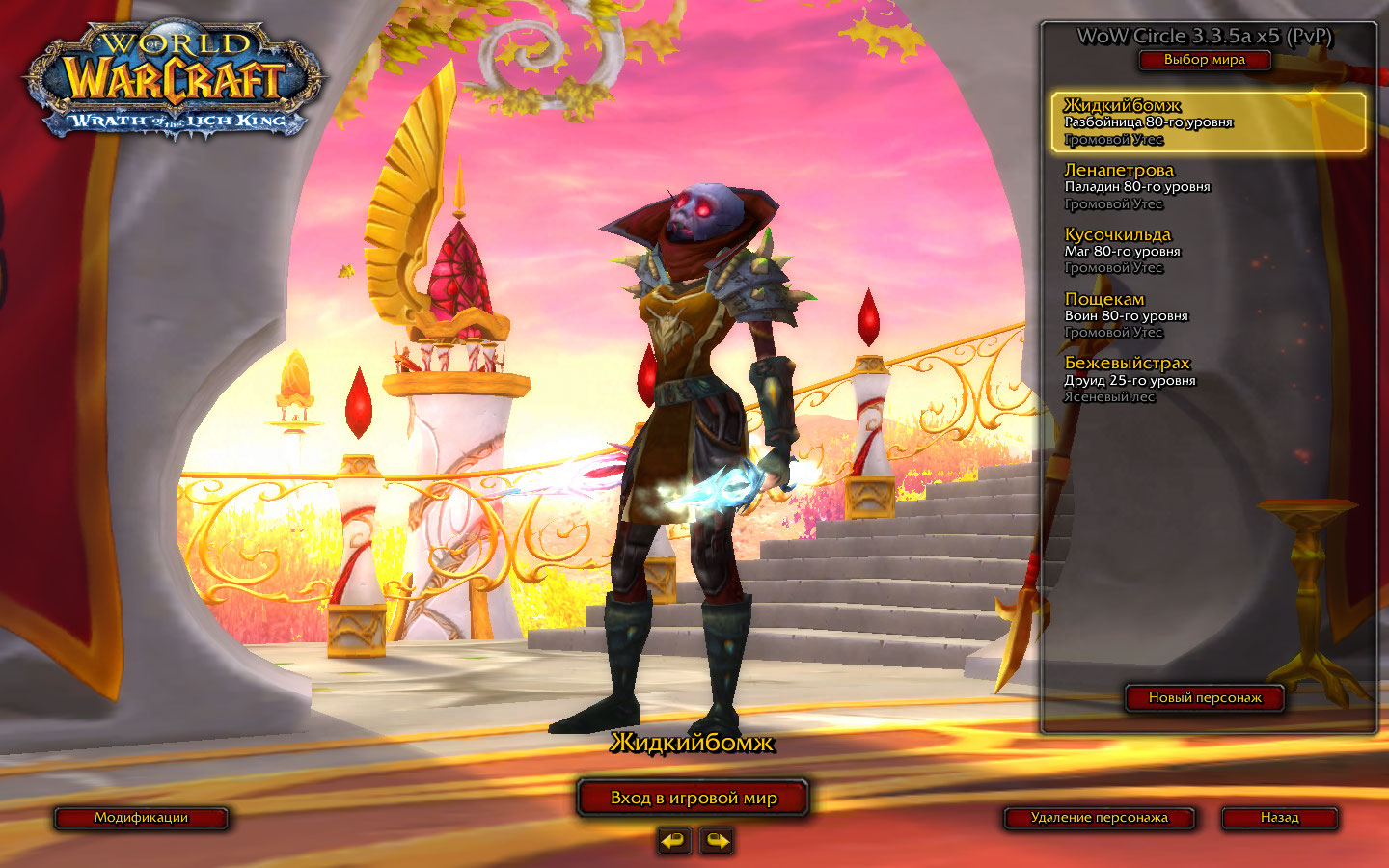Enter the world via Вход в игровой мир

pos(693,798)
